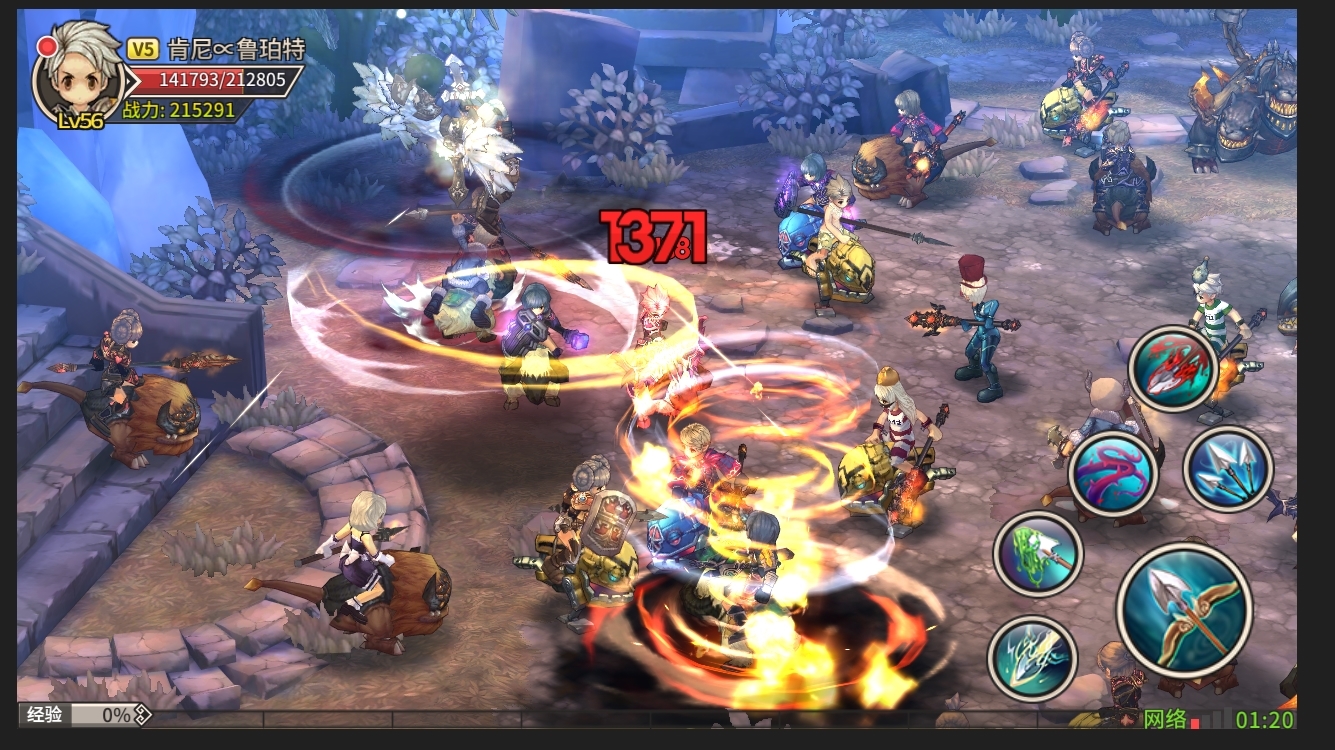The height and width of the screenshot is (750, 1335).
Task: Activate the blood-red arrow skill
Action: (1173, 368)
